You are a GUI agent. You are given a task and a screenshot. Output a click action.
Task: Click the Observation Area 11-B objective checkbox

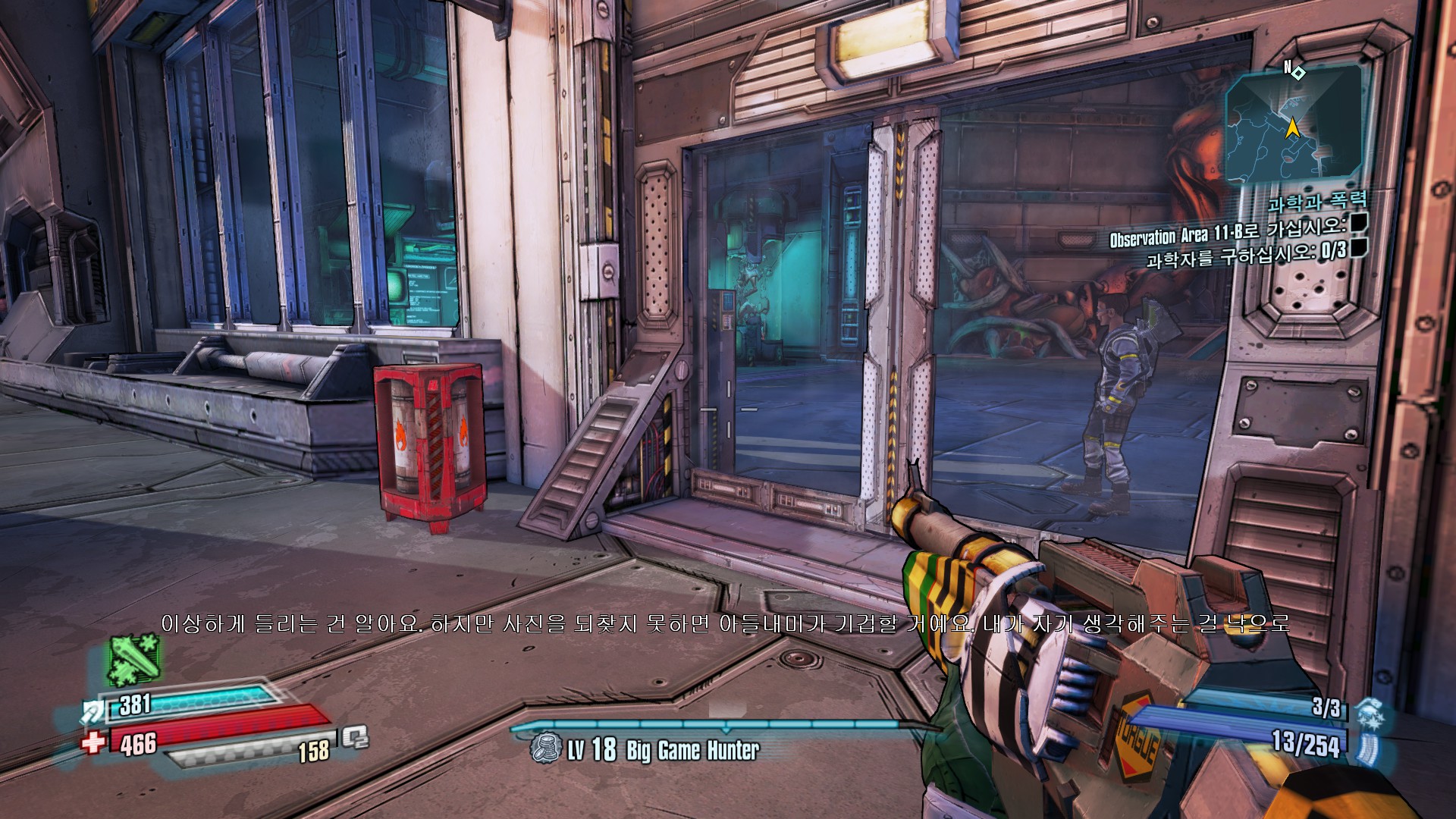click(x=1358, y=222)
